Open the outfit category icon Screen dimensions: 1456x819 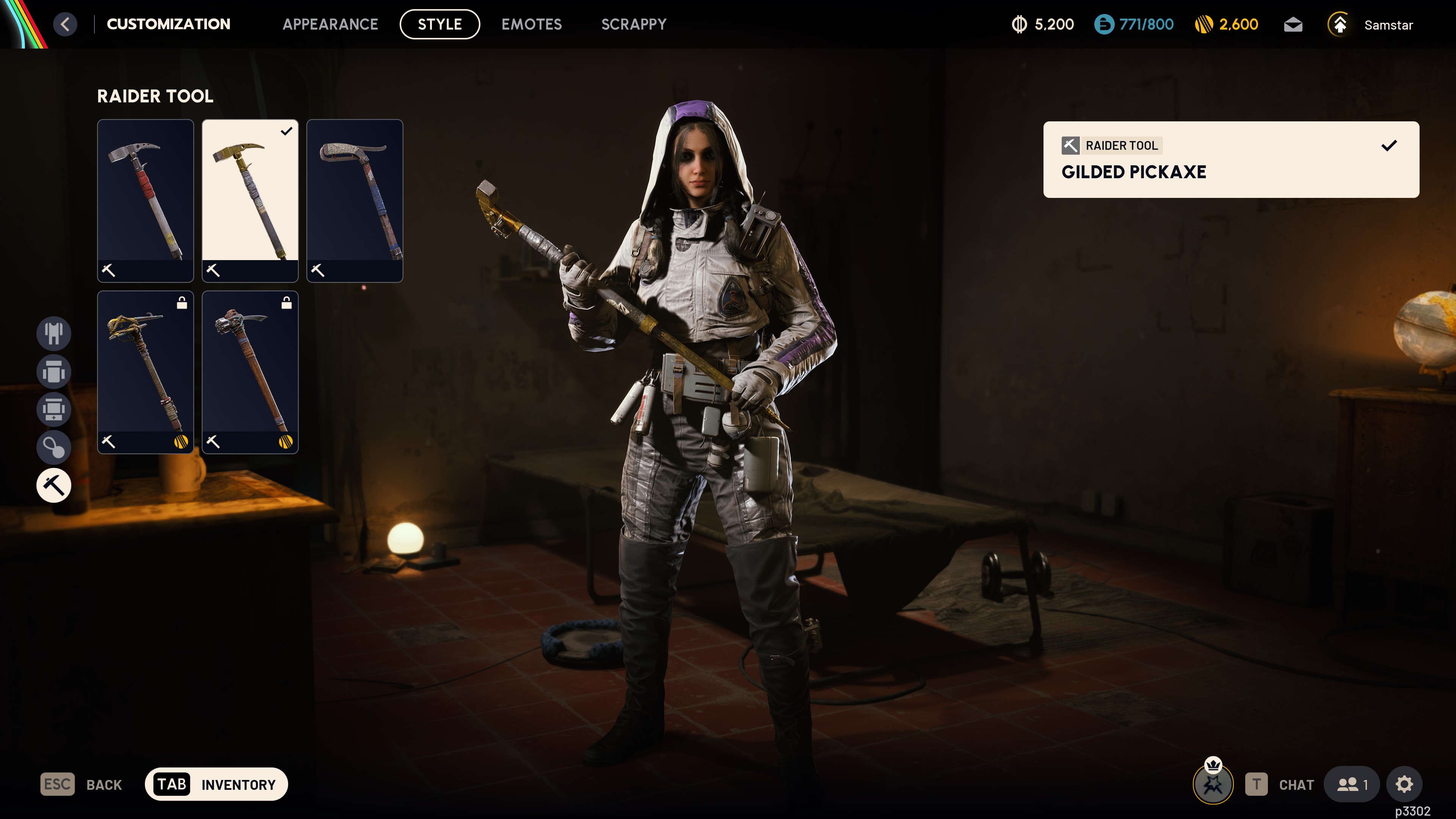(54, 333)
